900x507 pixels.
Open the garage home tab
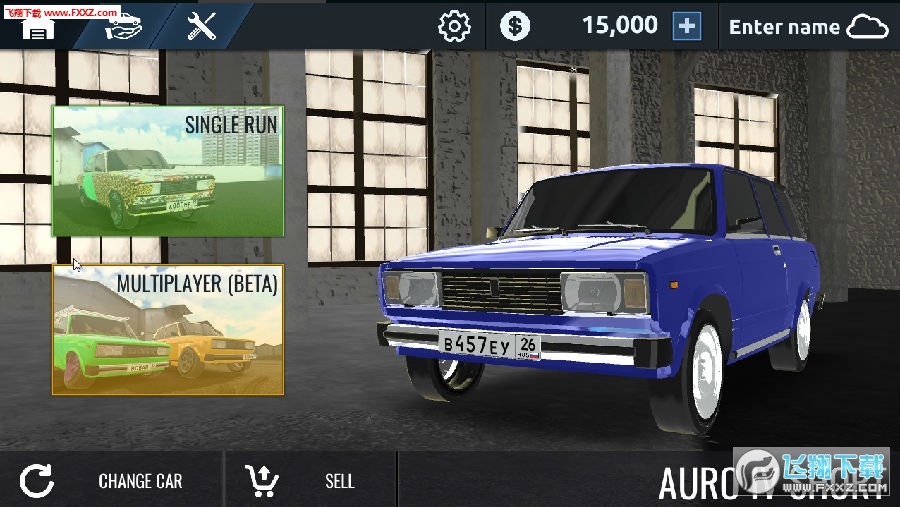click(x=37, y=25)
